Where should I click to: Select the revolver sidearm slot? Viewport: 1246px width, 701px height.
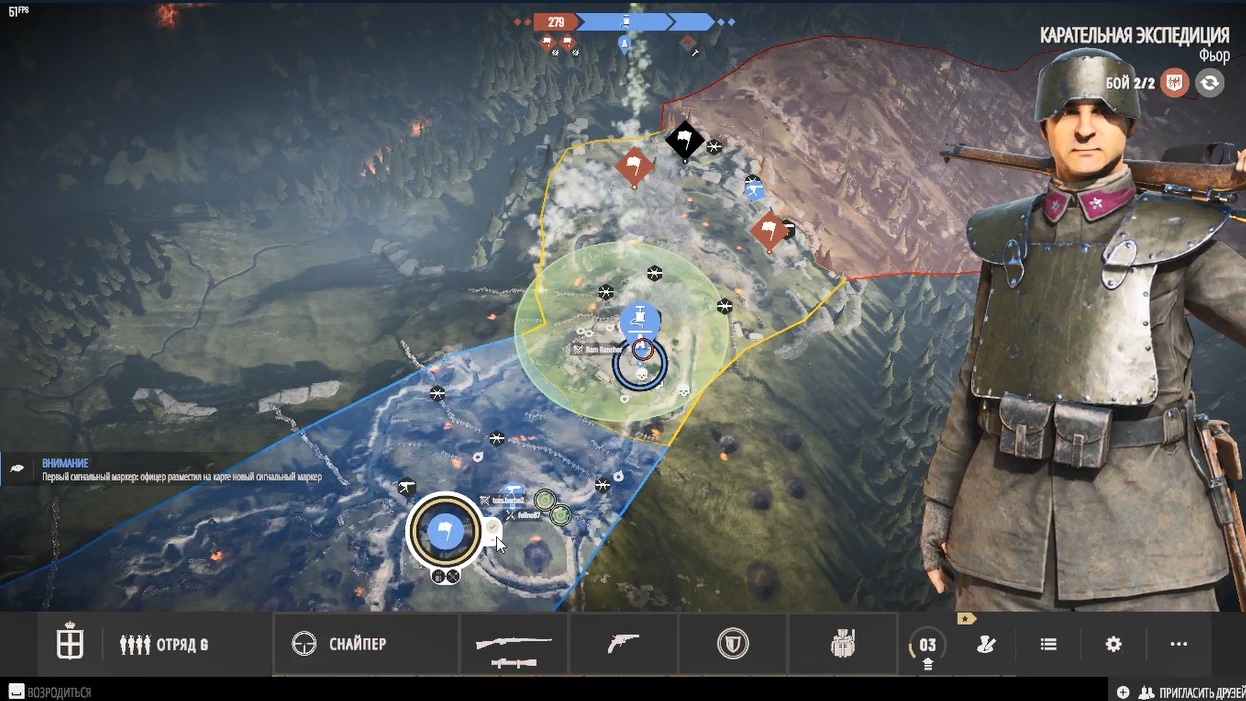(623, 645)
